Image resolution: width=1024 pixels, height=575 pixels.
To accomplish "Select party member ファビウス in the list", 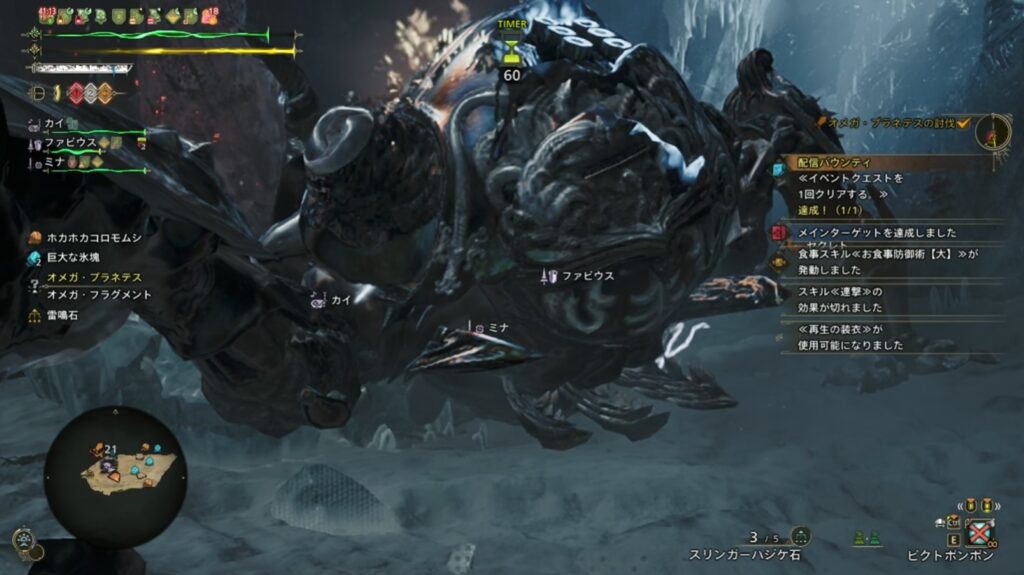I will pyautogui.click(x=69, y=143).
